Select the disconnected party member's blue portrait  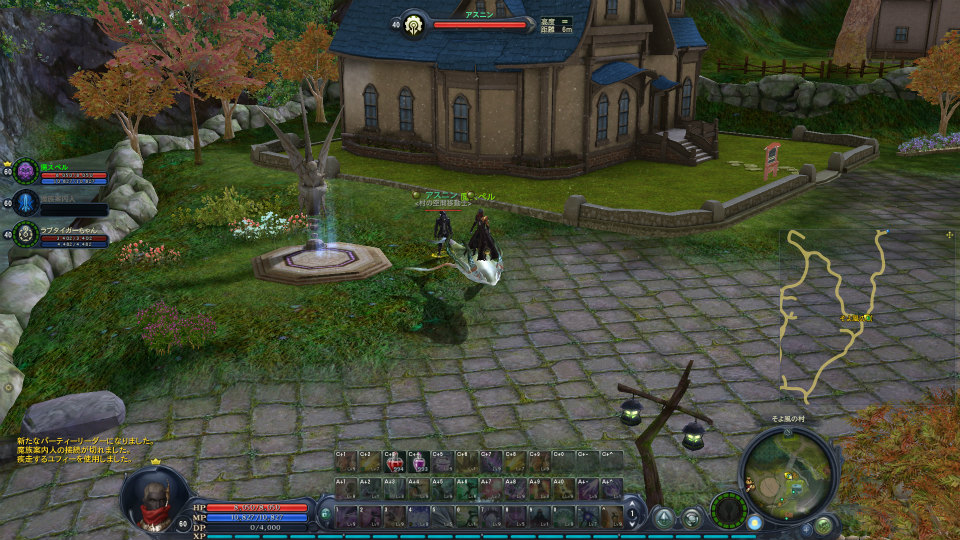coord(26,203)
